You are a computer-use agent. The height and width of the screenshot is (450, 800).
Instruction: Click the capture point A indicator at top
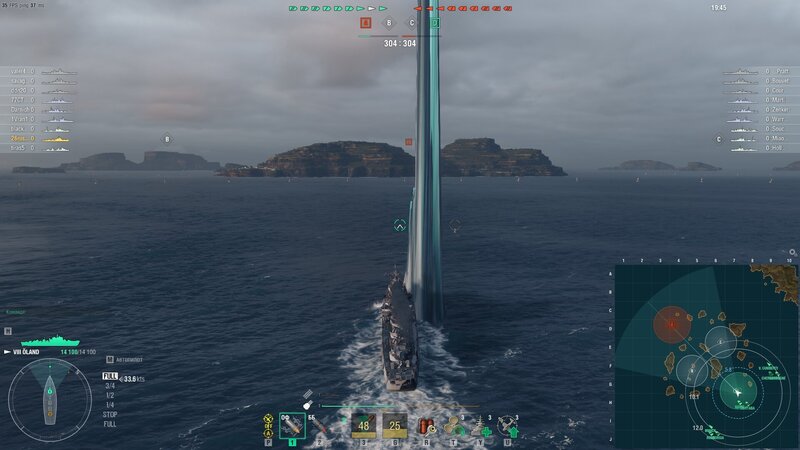[366, 22]
